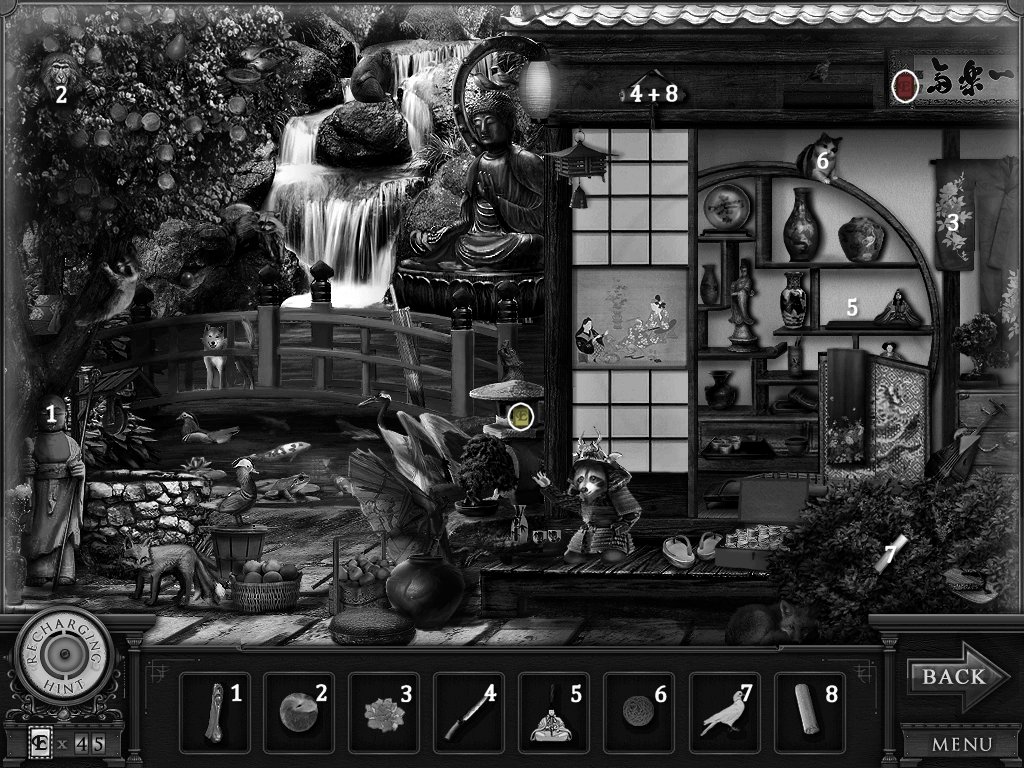Select the yarn ball in slot 6
Viewport: 1024px width, 768px height.
tap(636, 713)
